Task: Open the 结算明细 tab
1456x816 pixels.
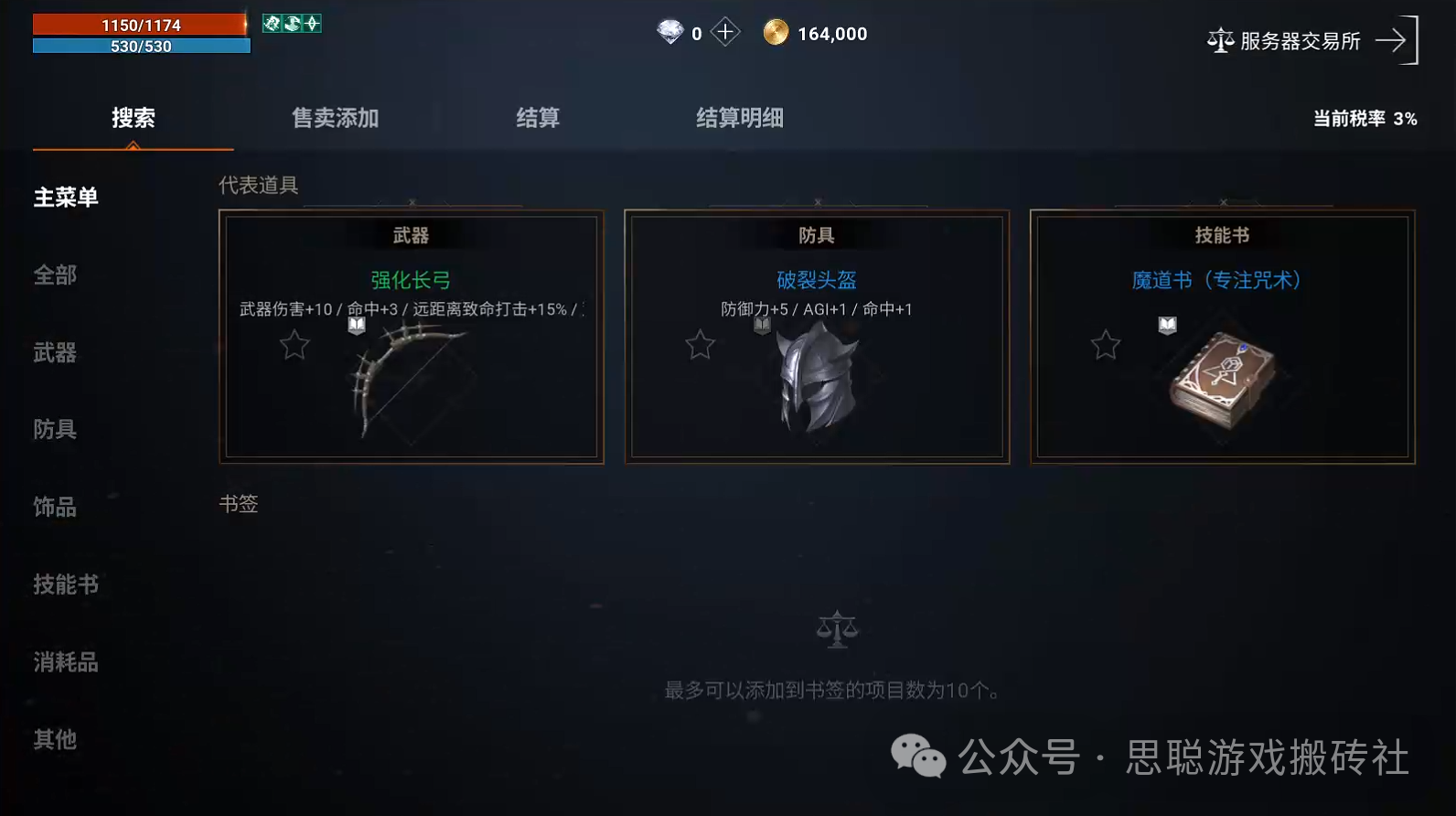Action: [739, 118]
